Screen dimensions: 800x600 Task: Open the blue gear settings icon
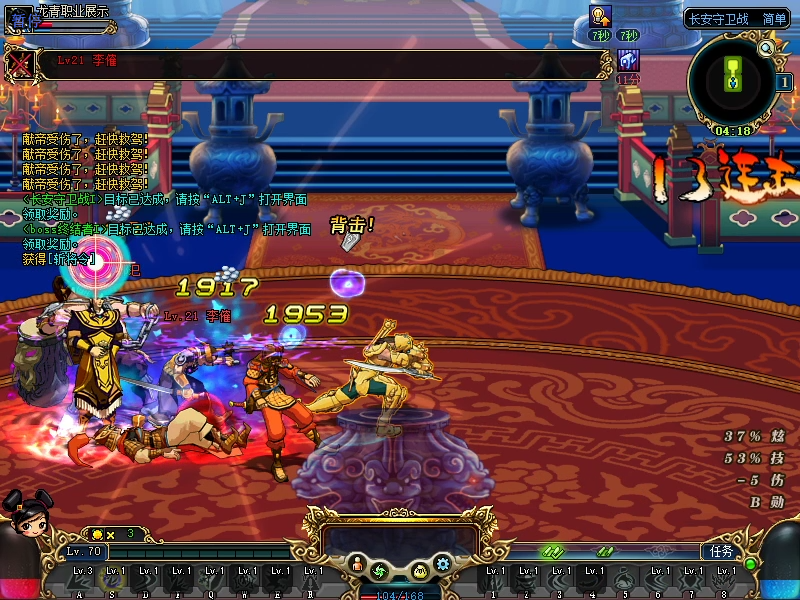click(x=443, y=564)
